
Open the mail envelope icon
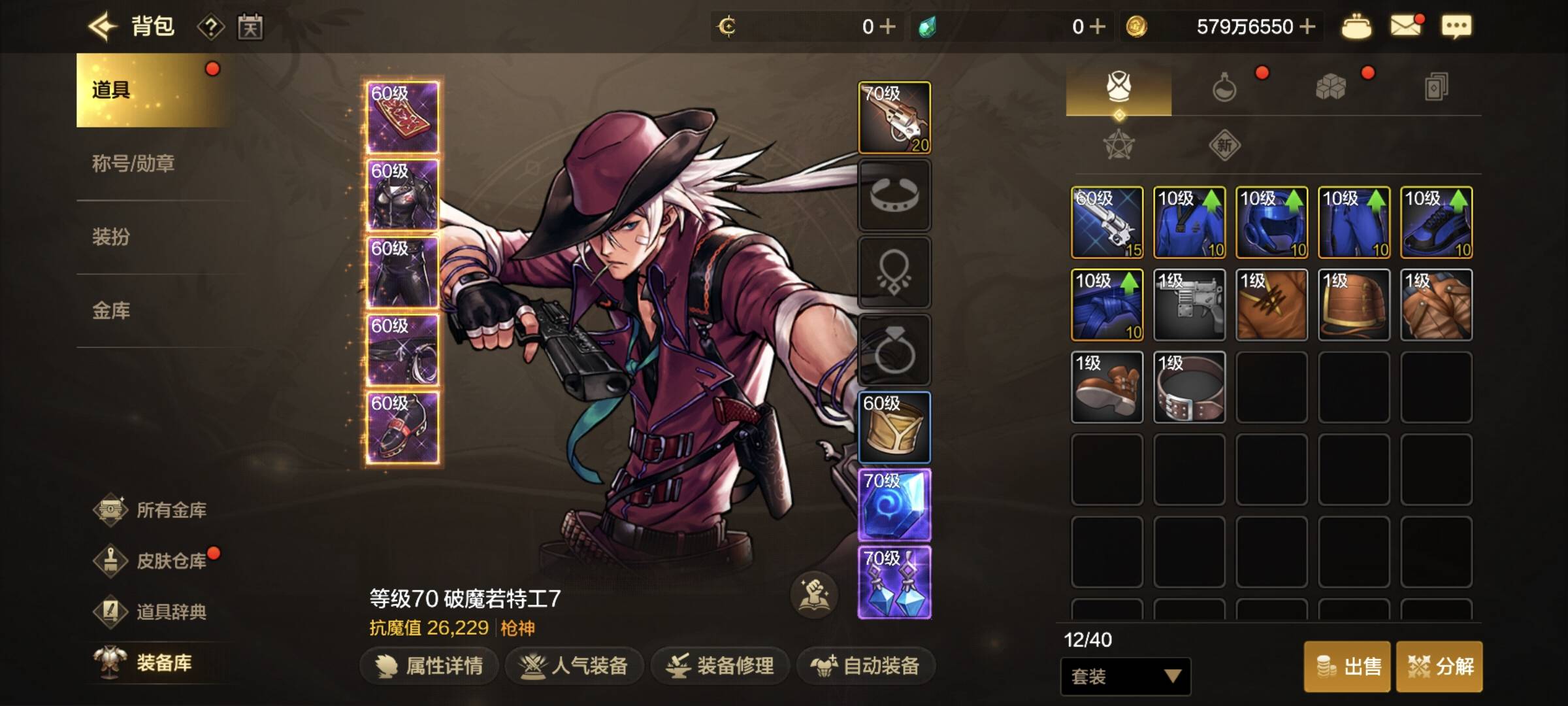click(1405, 27)
